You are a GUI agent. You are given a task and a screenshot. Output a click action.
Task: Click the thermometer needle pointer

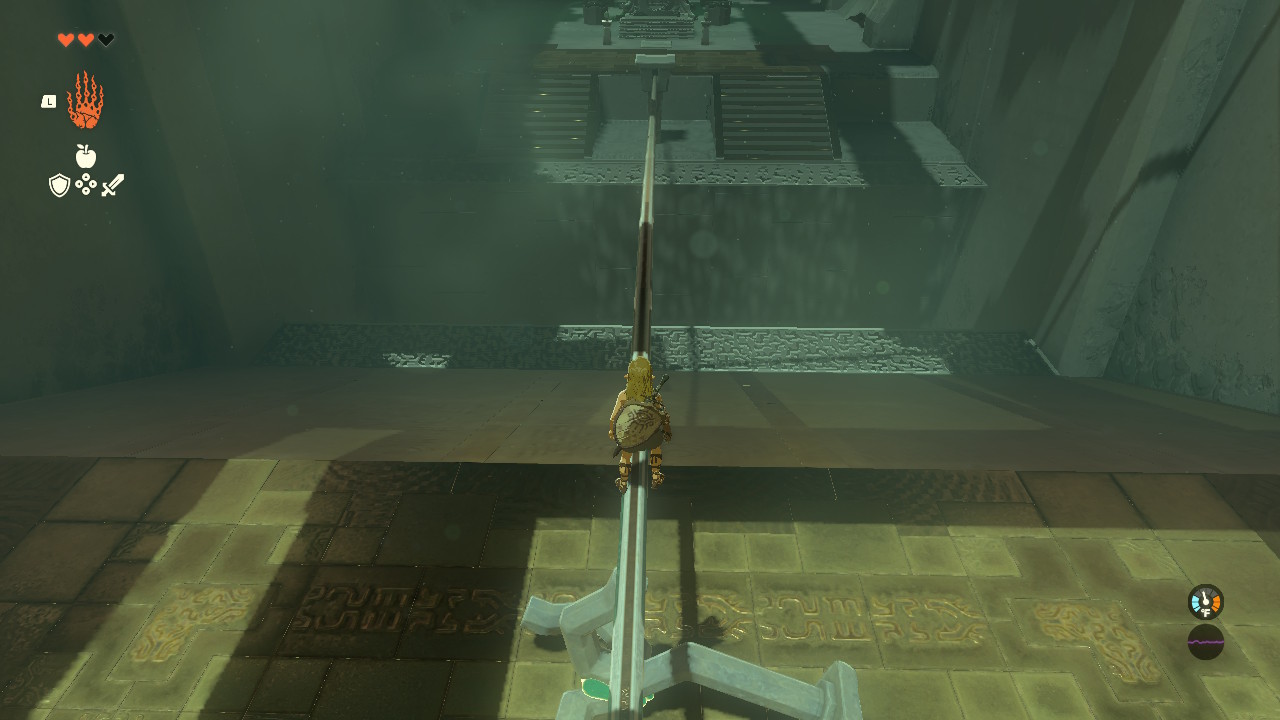pos(1204,594)
